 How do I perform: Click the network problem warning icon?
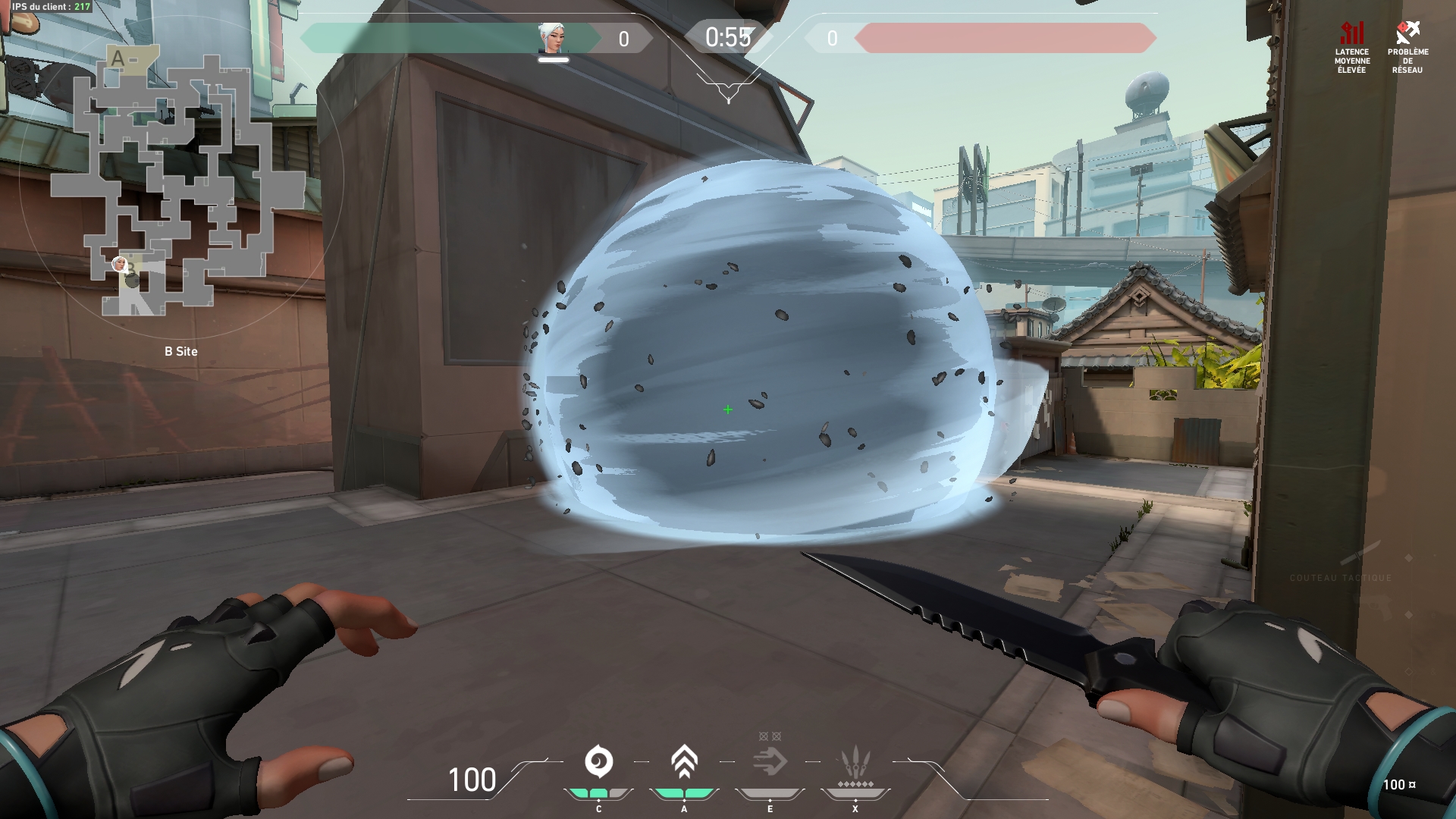click(1407, 33)
